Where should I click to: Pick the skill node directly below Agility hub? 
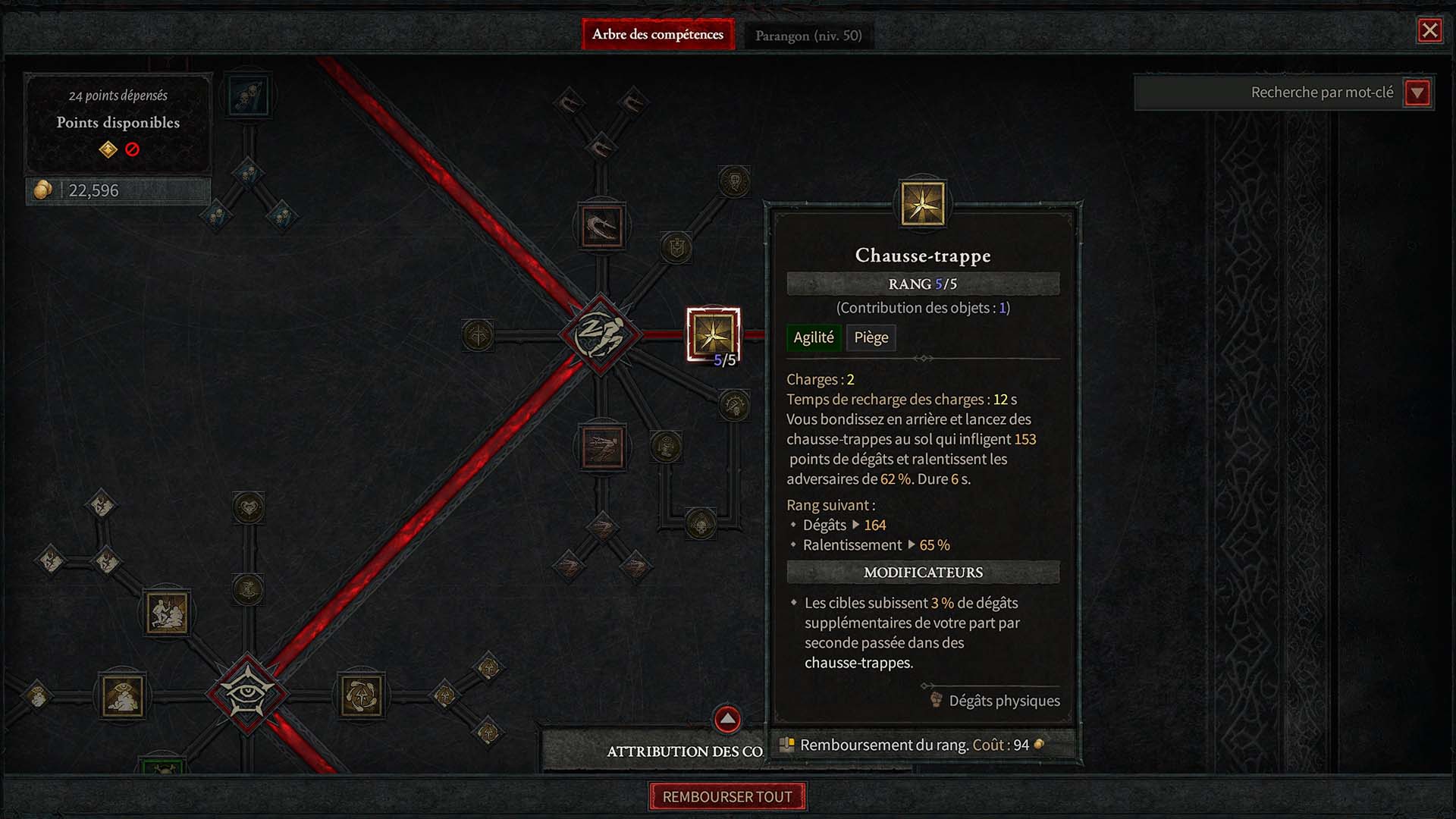[x=602, y=447]
